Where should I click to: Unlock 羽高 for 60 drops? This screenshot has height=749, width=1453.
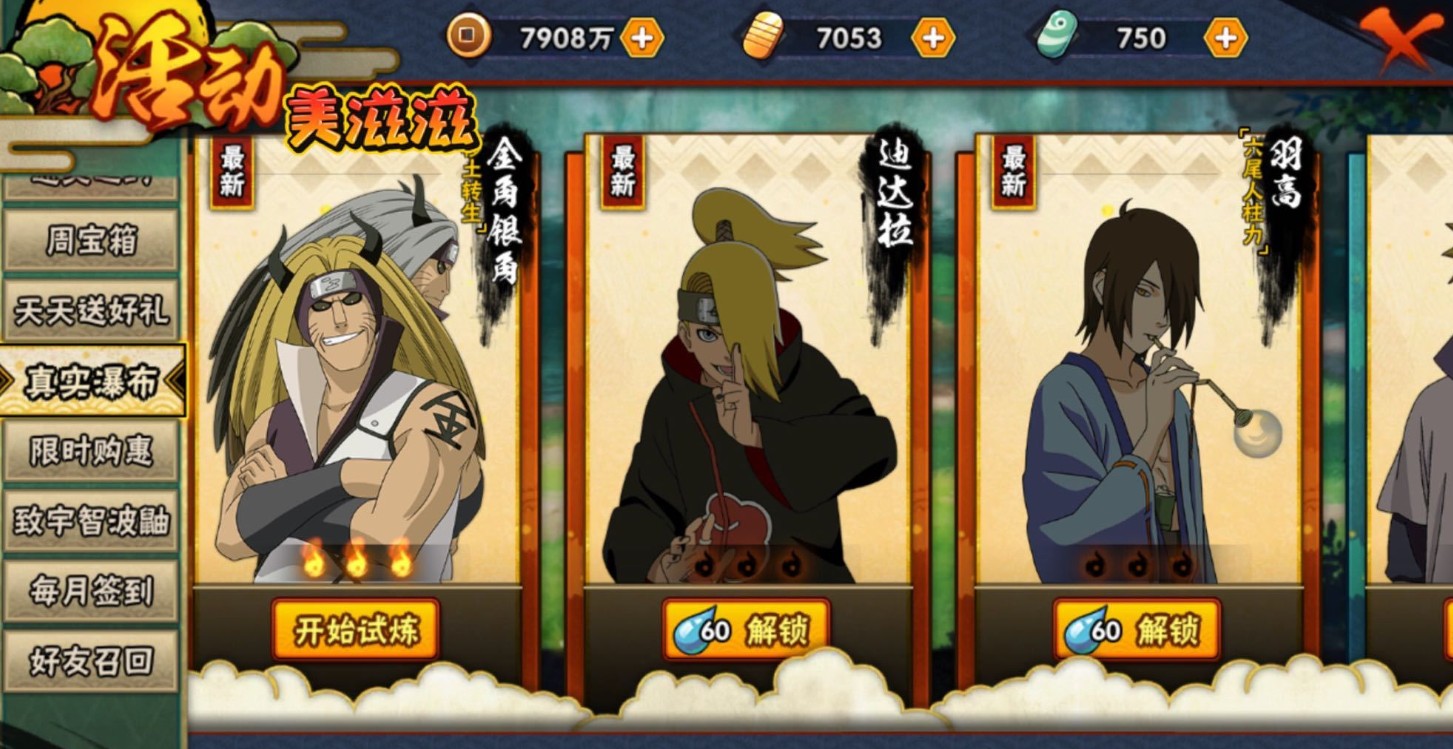[x=1137, y=630]
